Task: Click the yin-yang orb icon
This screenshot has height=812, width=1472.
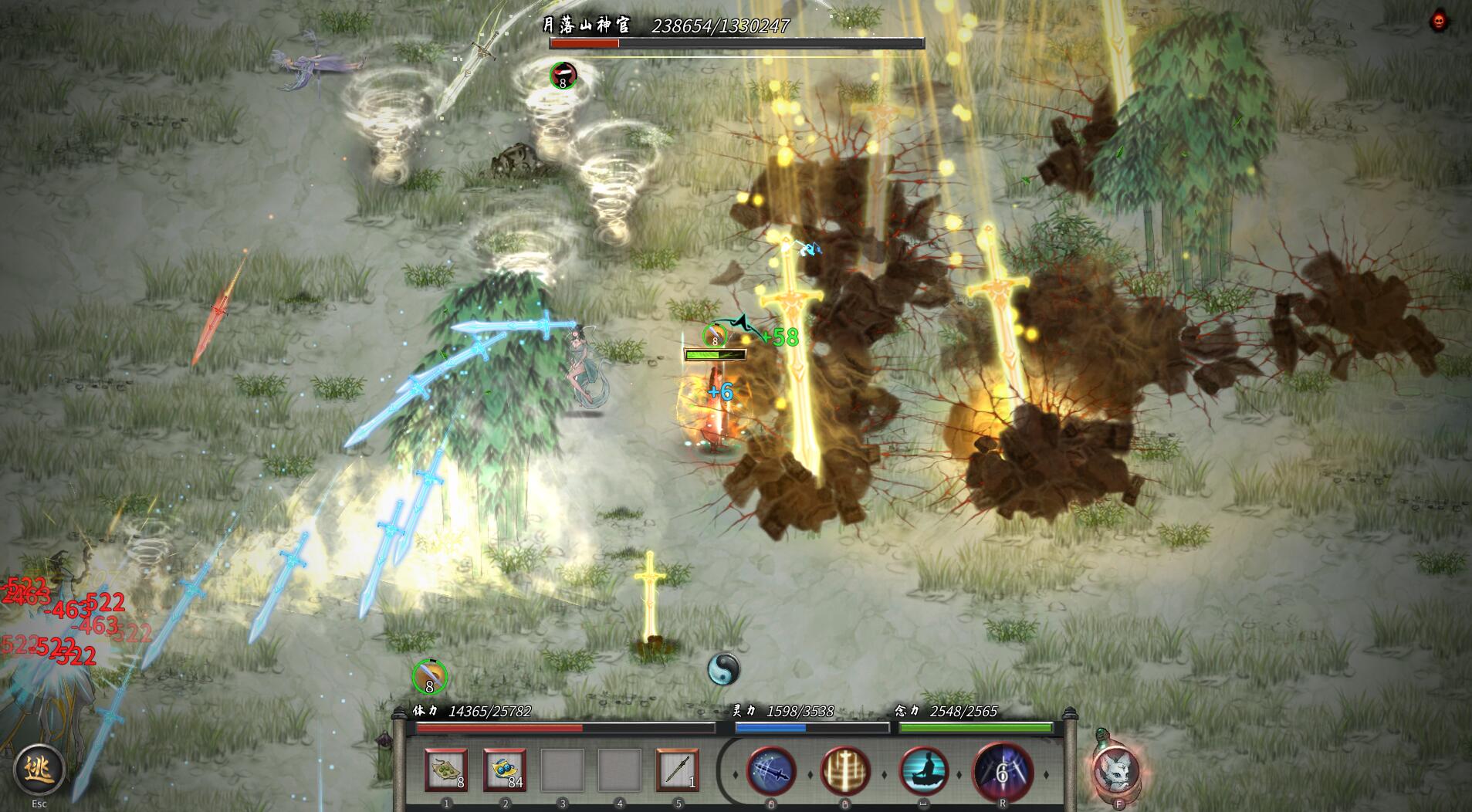Action: (723, 668)
